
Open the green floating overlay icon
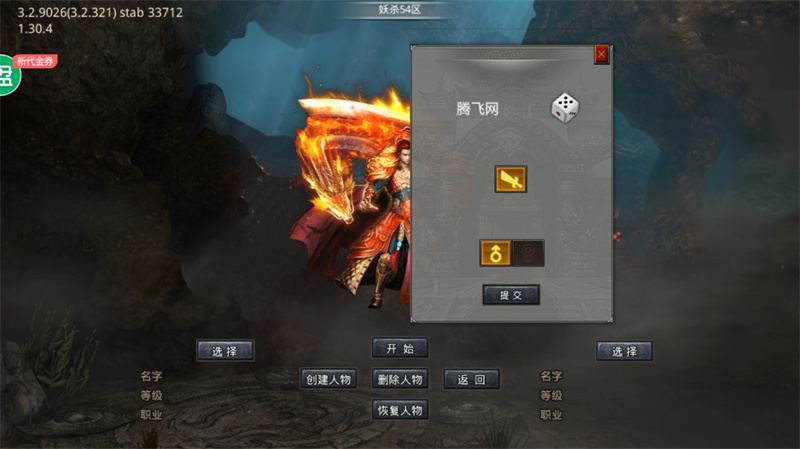tap(8, 76)
